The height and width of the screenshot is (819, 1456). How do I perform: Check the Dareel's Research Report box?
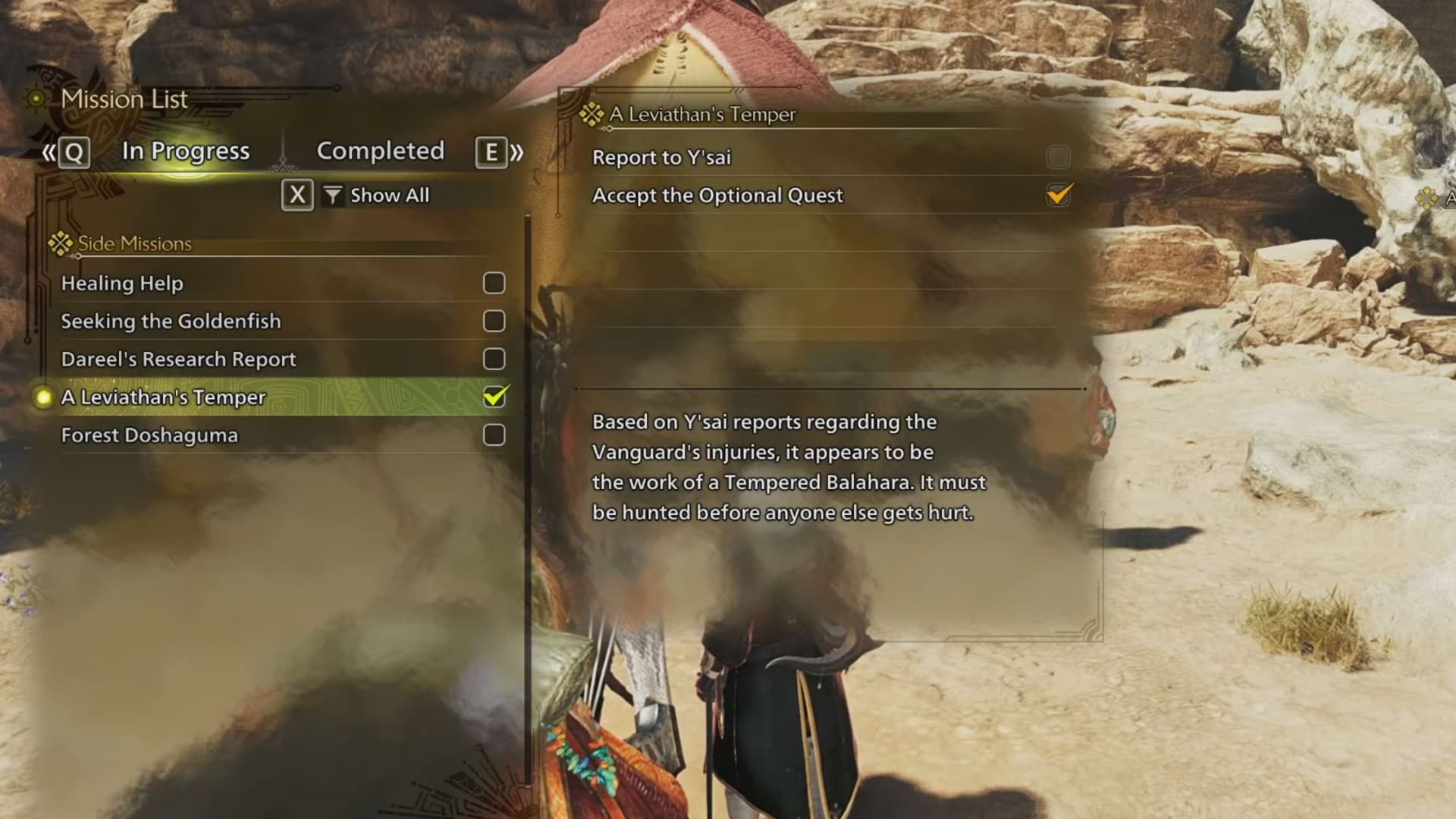pyautogui.click(x=494, y=359)
